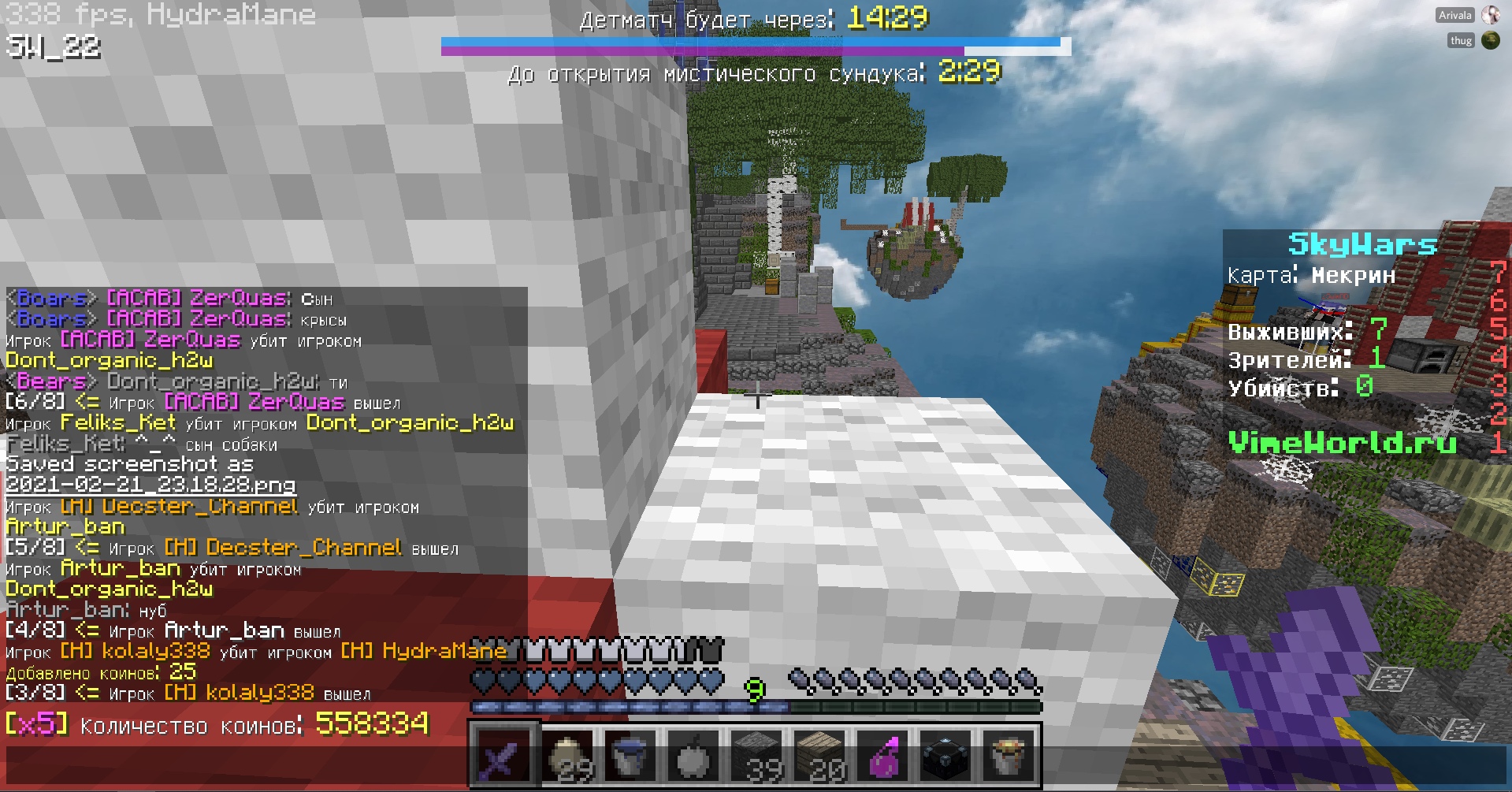Select the egg stack of 29

click(x=567, y=756)
